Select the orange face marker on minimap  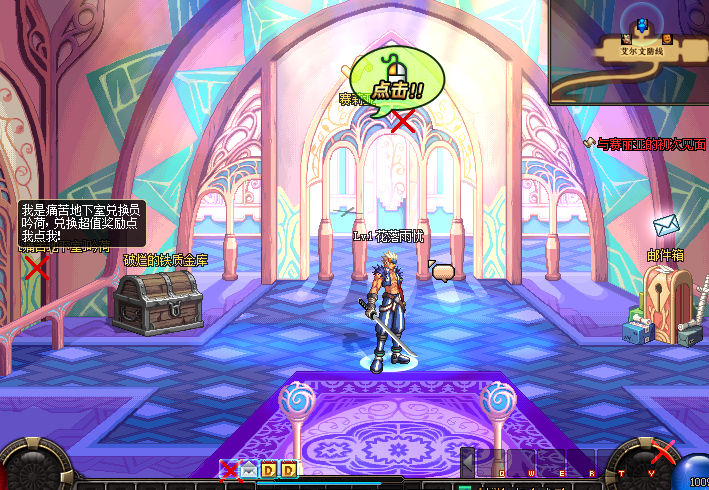(x=667, y=39)
